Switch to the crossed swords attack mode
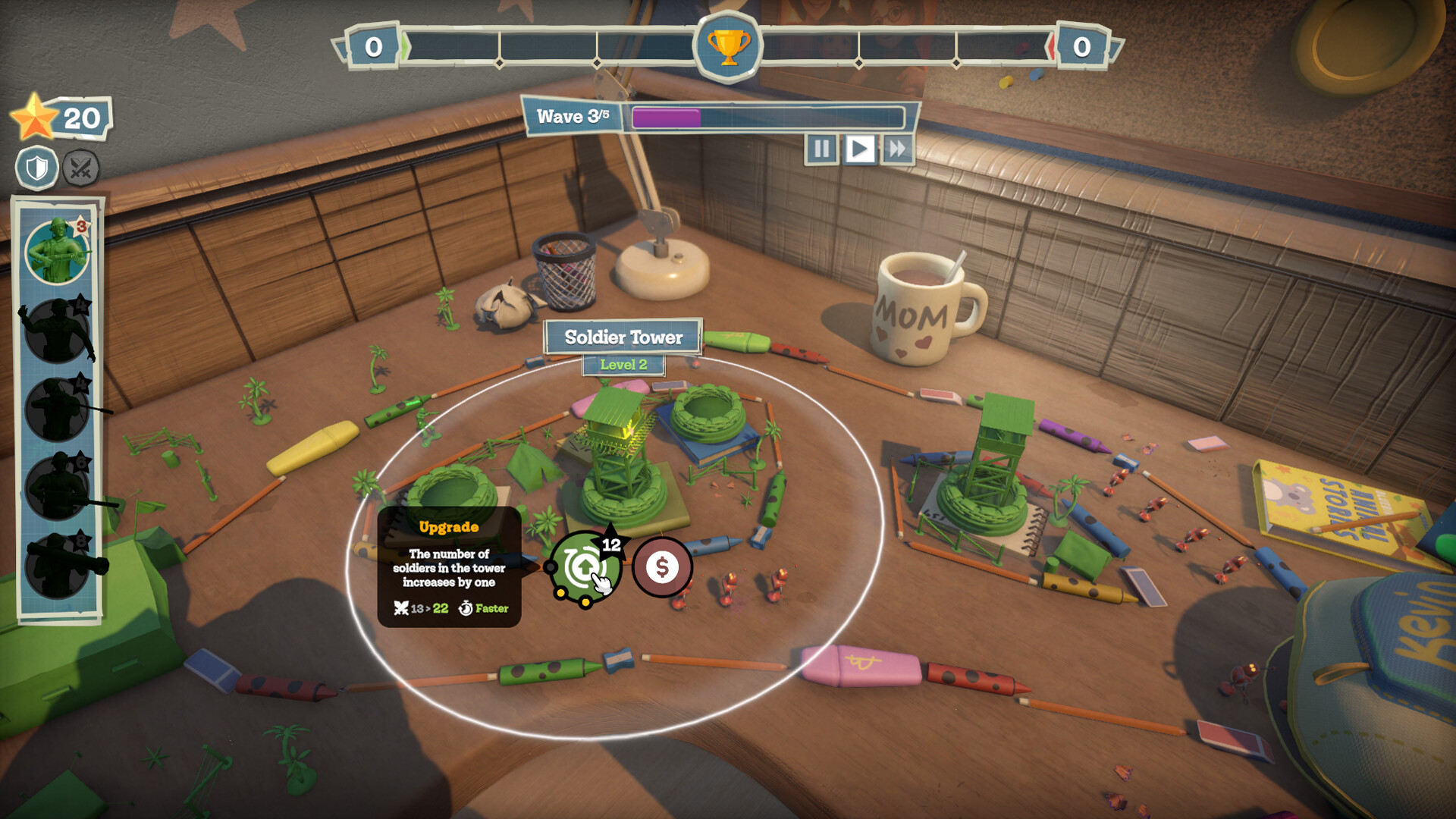The height and width of the screenshot is (819, 1456). [80, 168]
